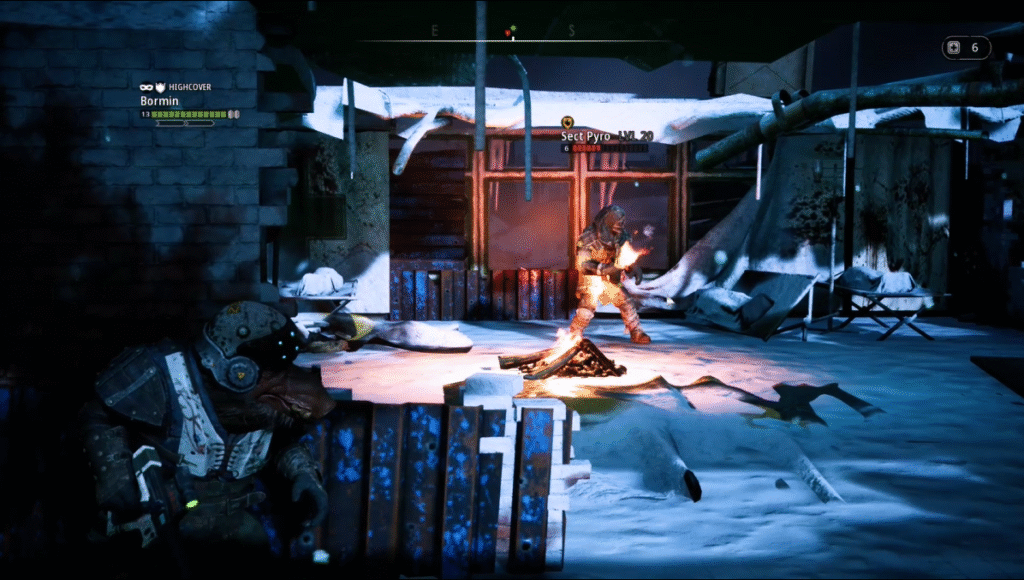This screenshot has height=580, width=1024.
Task: Click the stealth mask icon above Bormin
Action: 146,88
